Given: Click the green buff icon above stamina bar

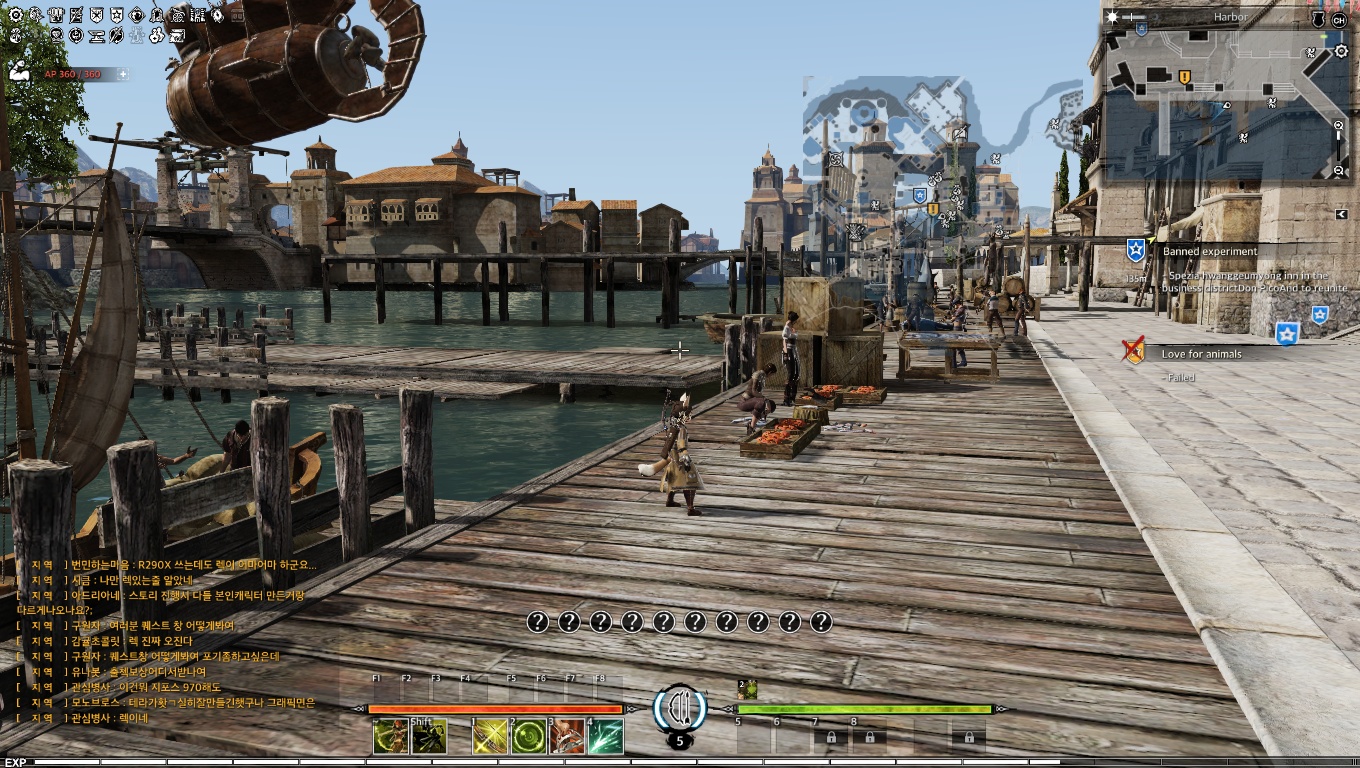Looking at the screenshot, I should pos(747,689).
